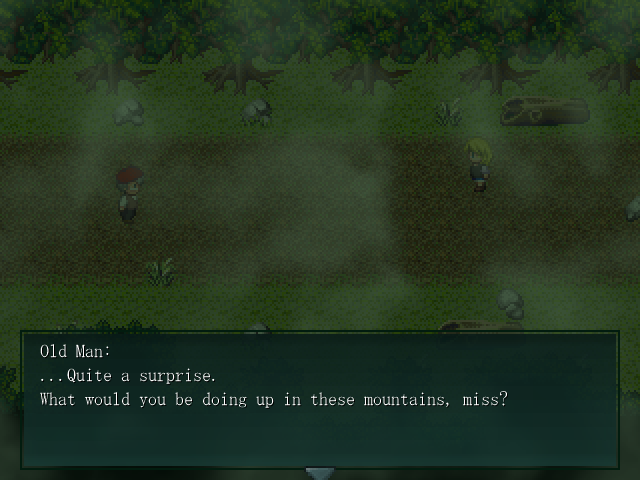Click the dialogue continue arrow
This screenshot has height=480, width=640.
point(319,472)
